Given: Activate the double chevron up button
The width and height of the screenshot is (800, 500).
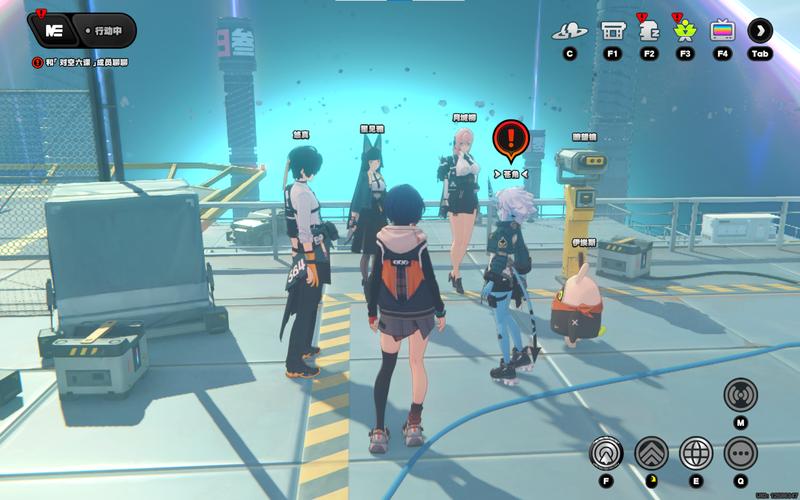Looking at the screenshot, I should [652, 453].
